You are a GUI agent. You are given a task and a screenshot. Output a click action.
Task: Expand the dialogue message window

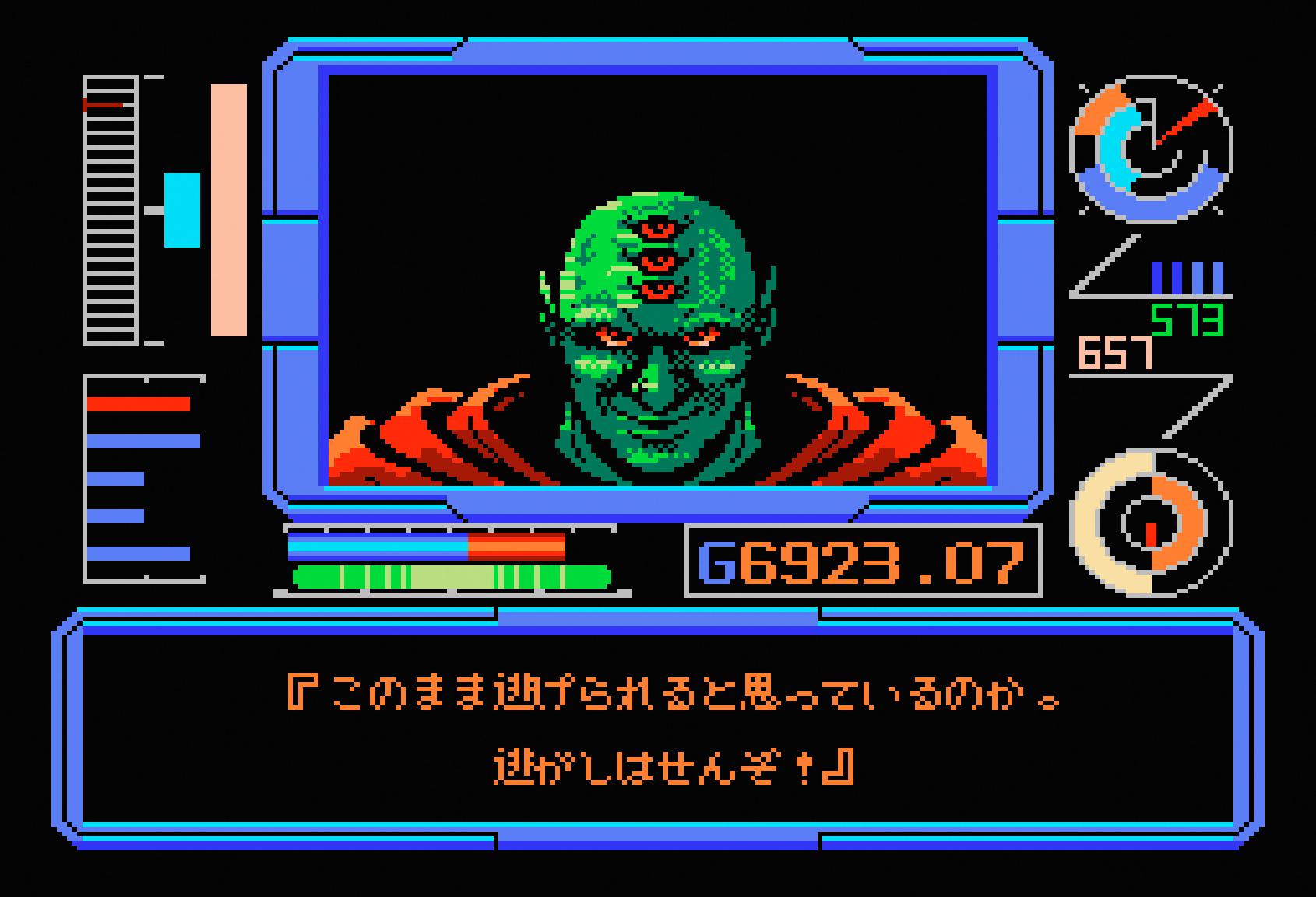click(x=658, y=732)
